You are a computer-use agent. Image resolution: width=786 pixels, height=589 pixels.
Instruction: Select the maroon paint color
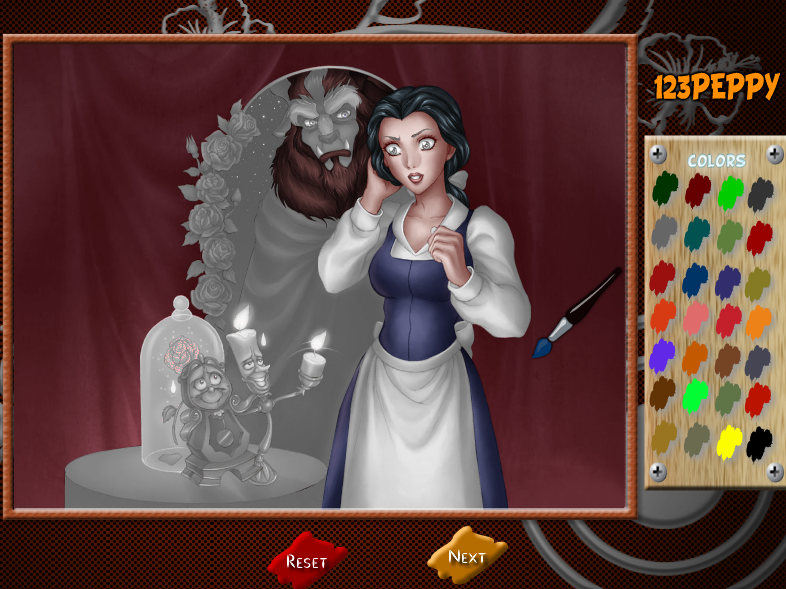point(698,188)
